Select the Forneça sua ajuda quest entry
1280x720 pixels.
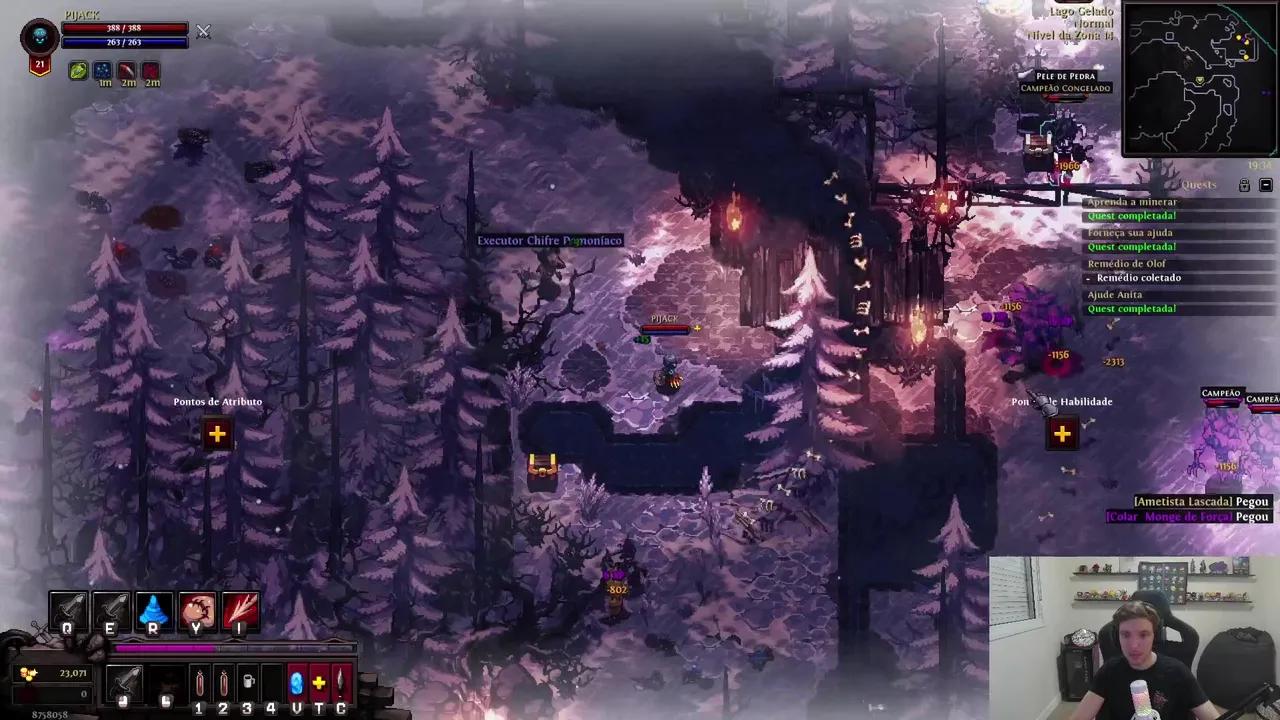(x=1129, y=233)
